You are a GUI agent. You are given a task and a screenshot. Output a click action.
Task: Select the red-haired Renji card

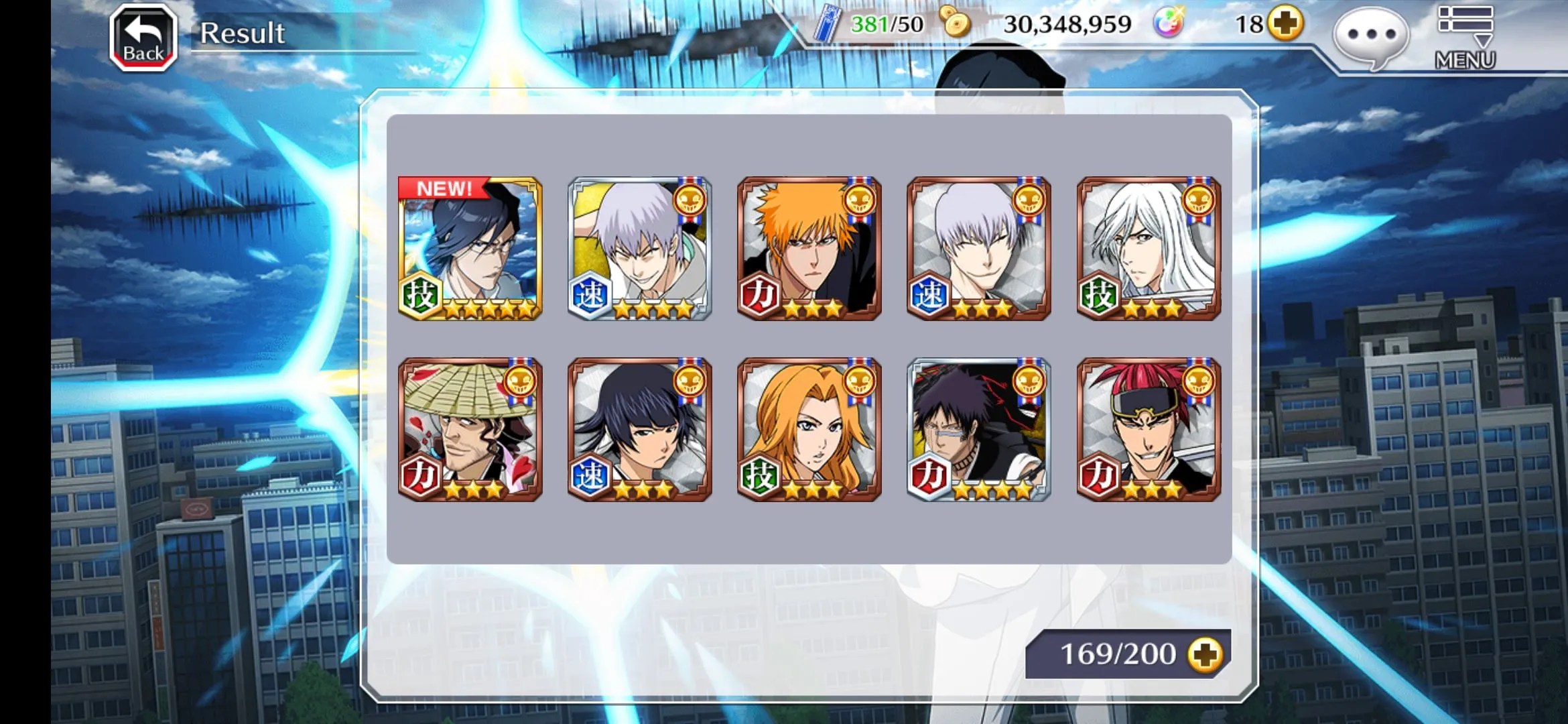click(x=1149, y=430)
